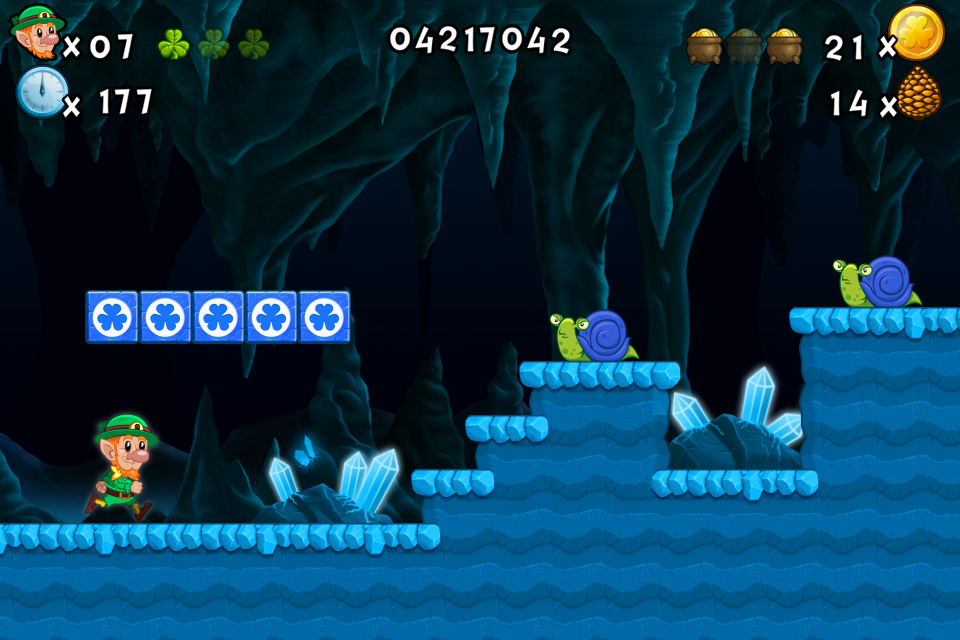
Task: Click the leprechaun head lives icon
Action: (x=37, y=32)
